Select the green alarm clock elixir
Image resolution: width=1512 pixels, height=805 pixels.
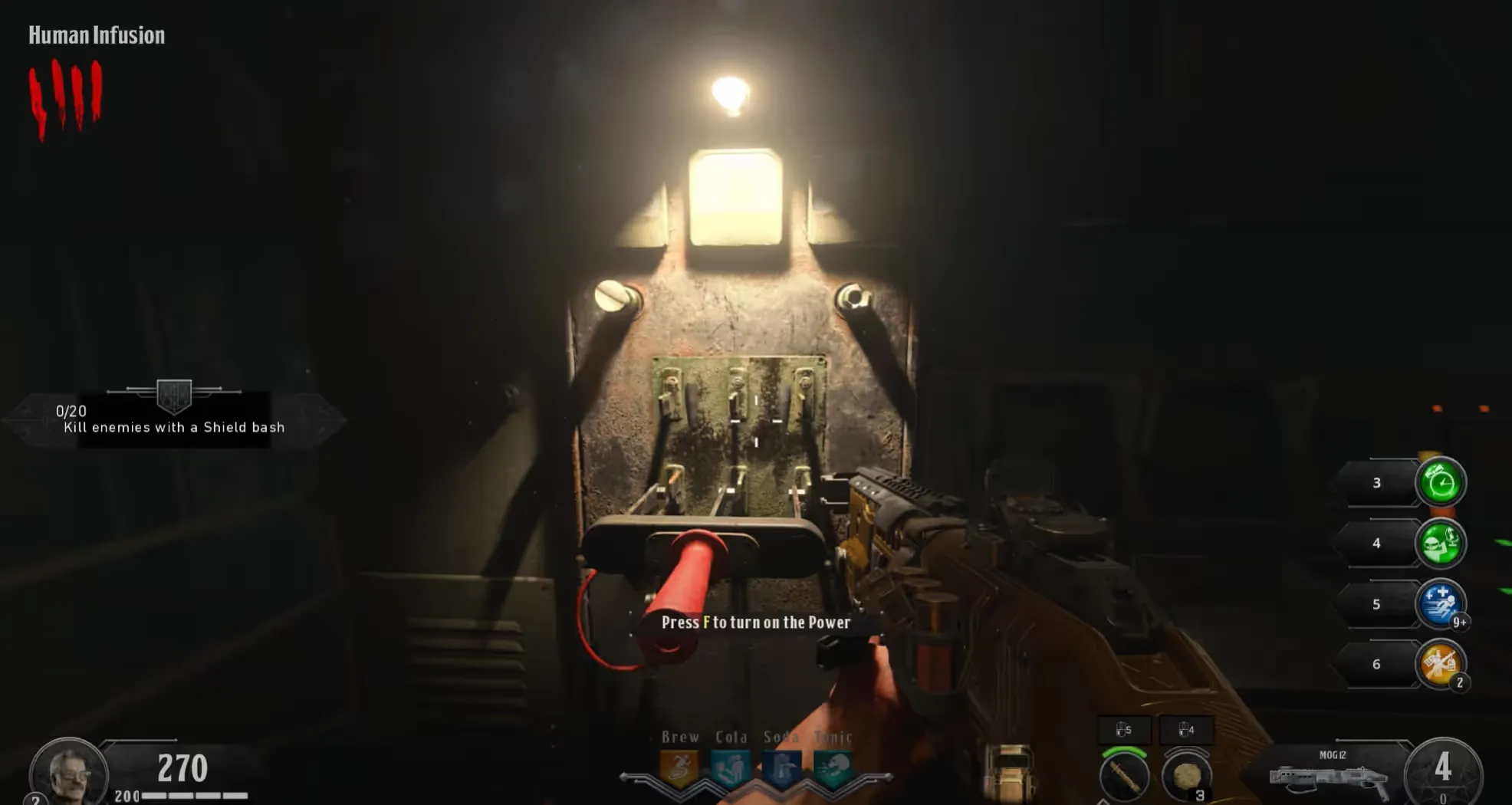[1440, 482]
